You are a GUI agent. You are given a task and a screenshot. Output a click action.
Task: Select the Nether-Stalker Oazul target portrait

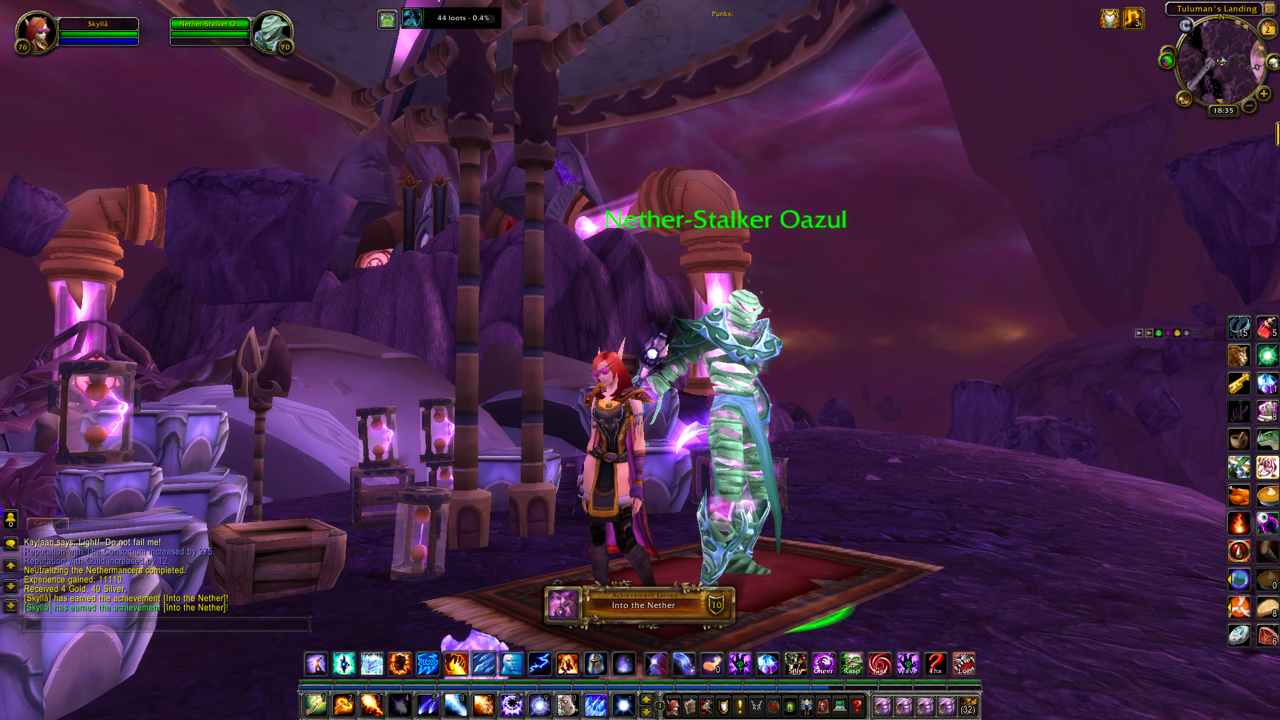tap(270, 32)
